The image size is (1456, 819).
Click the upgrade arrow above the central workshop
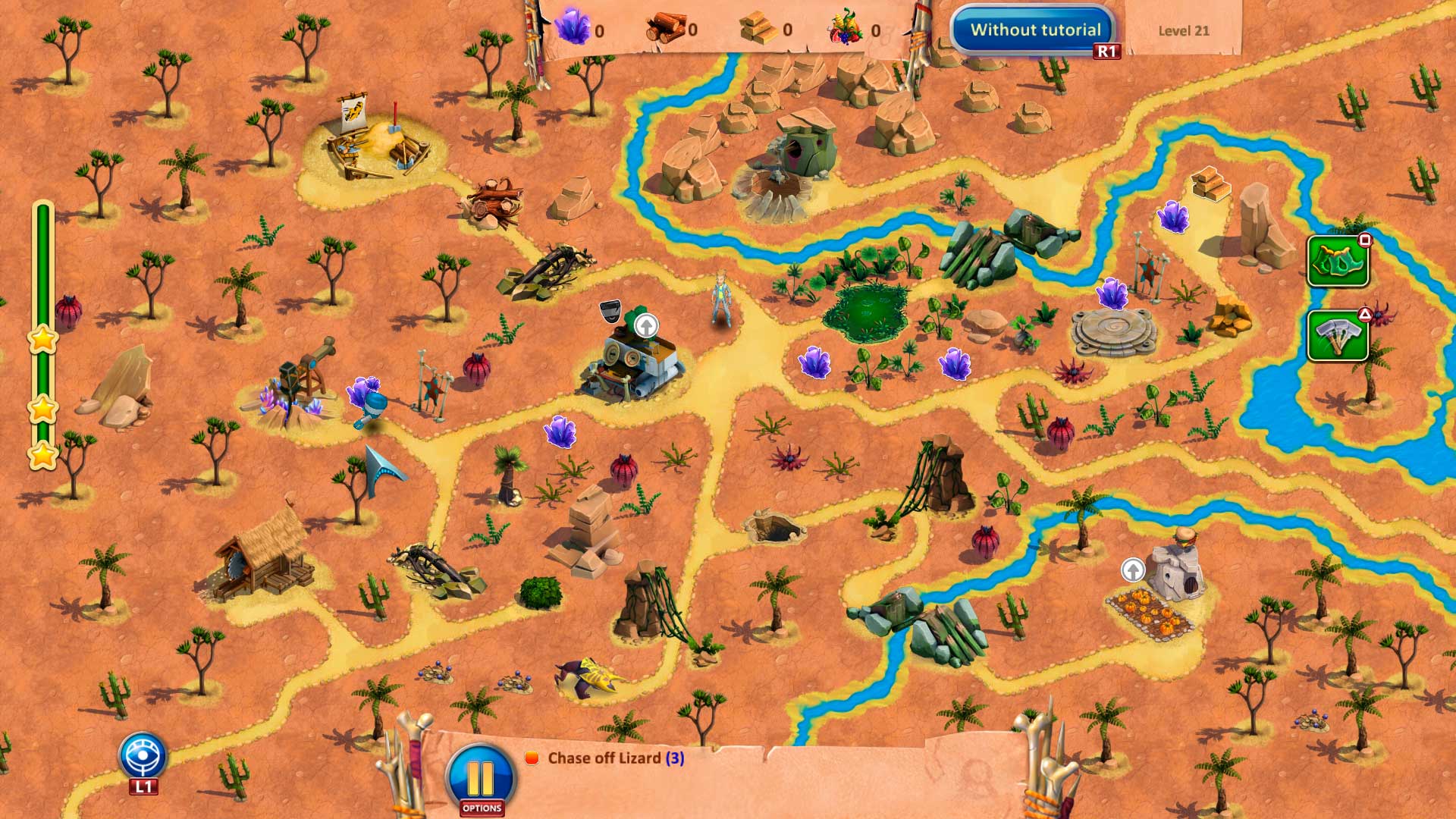pyautogui.click(x=646, y=326)
